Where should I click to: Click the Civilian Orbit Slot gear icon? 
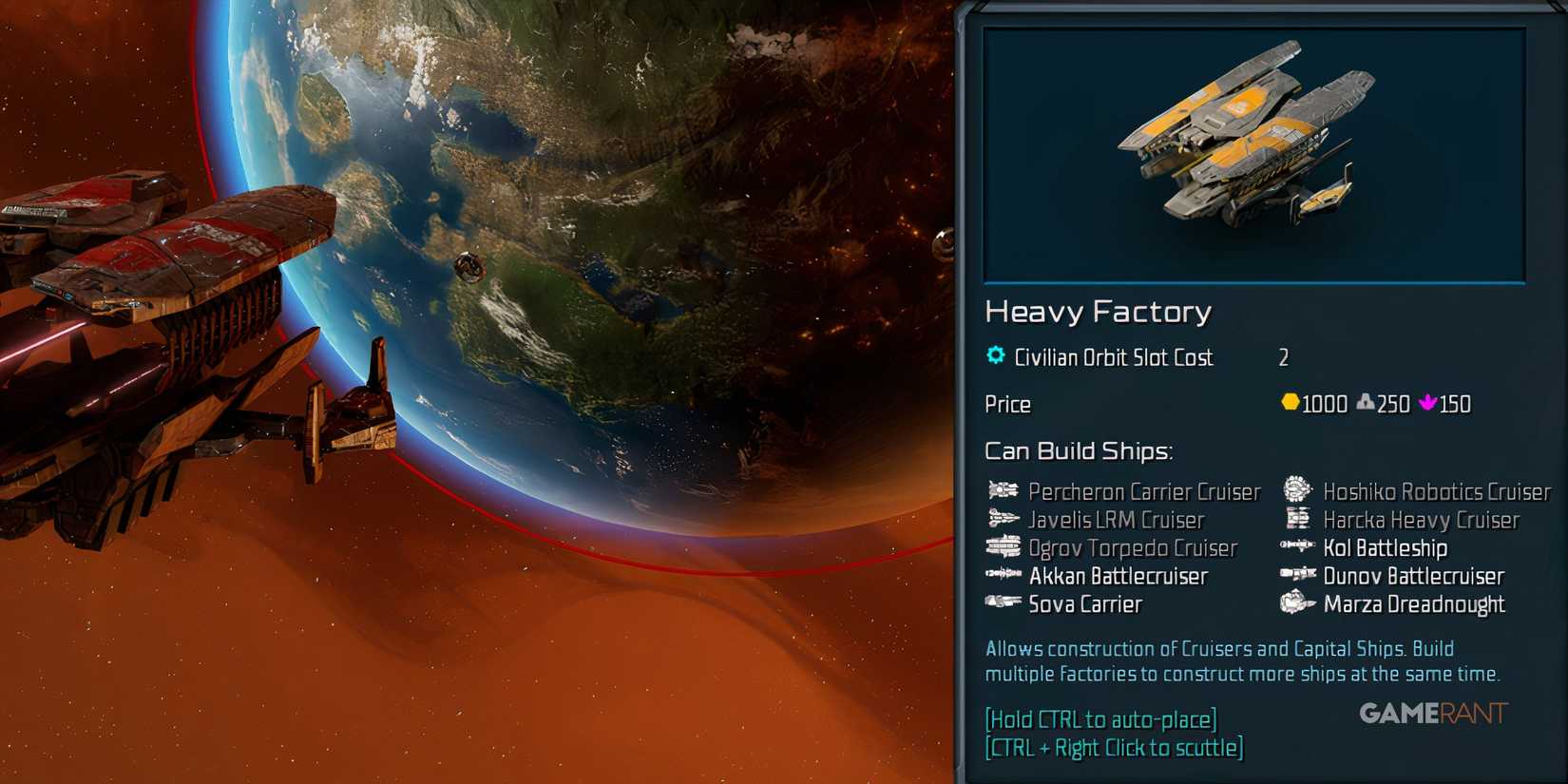pos(995,354)
